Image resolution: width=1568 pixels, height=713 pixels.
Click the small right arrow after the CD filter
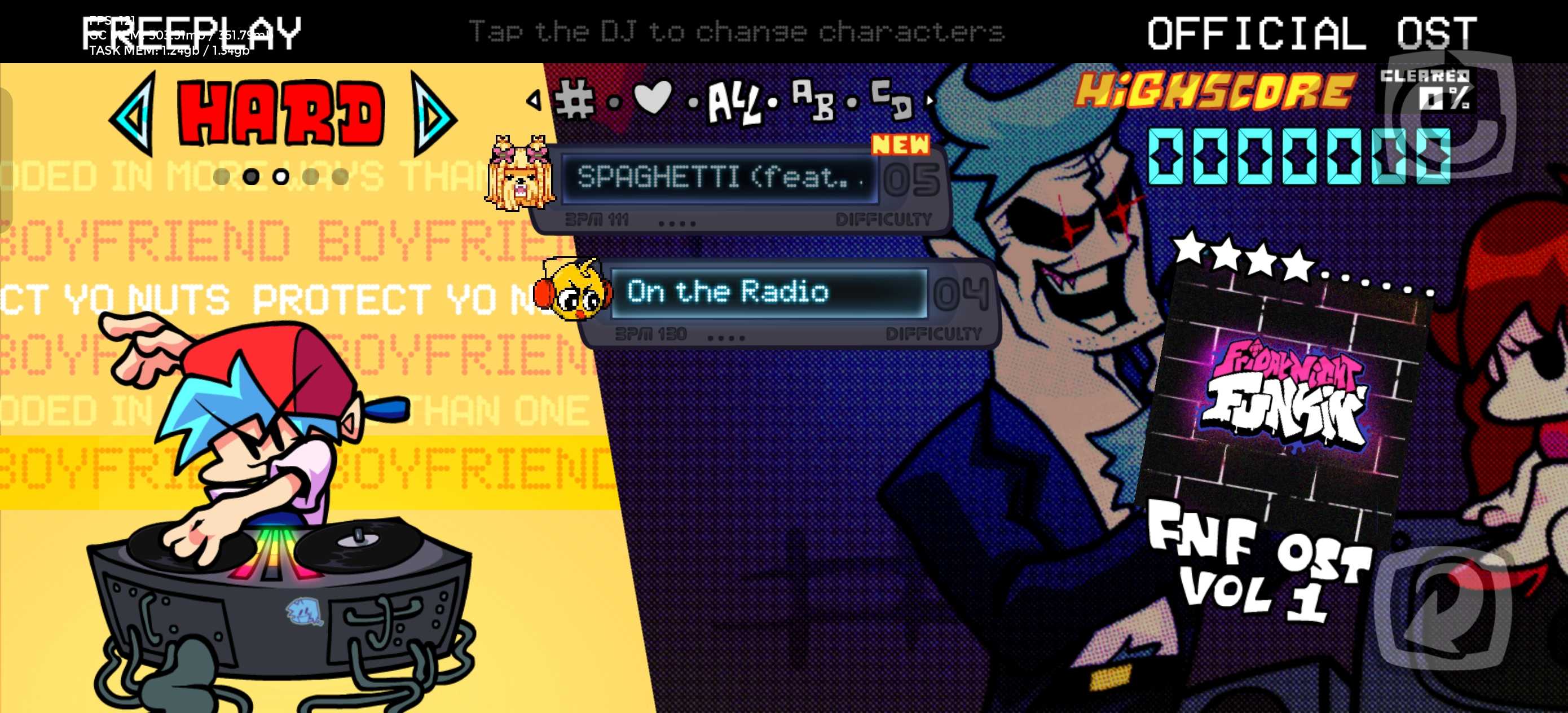point(930,100)
